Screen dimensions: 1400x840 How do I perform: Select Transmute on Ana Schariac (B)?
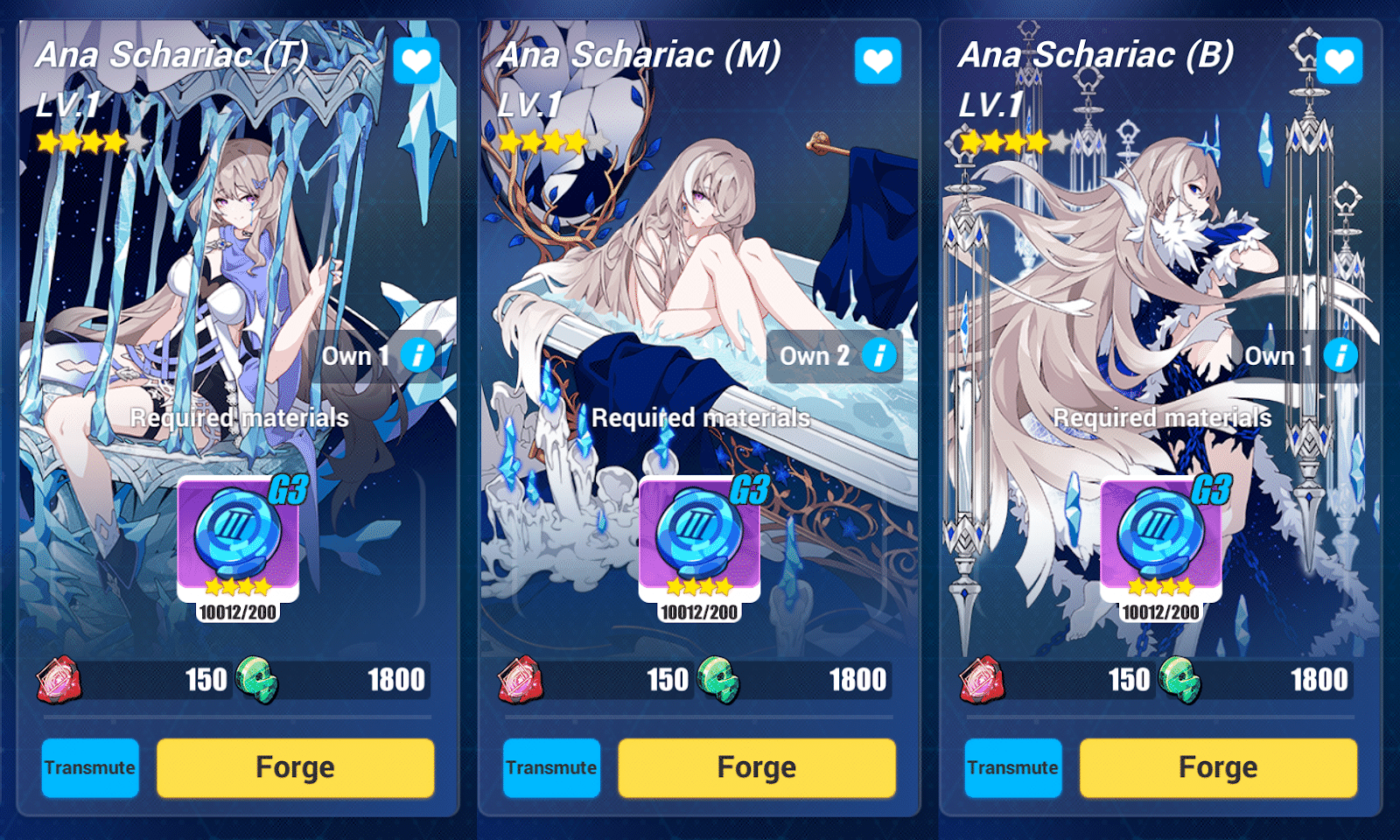1012,767
